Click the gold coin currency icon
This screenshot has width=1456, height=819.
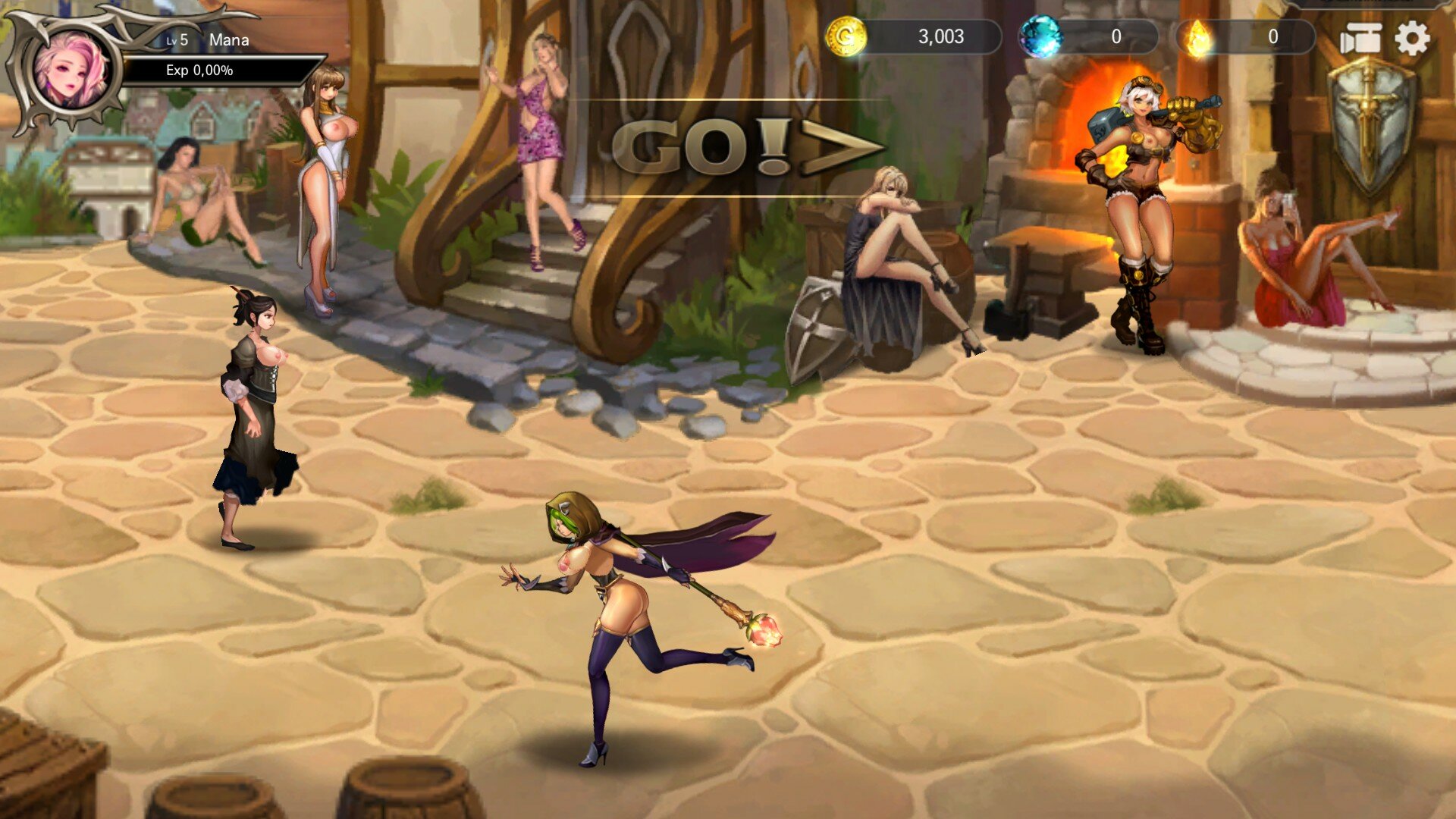pos(846,36)
